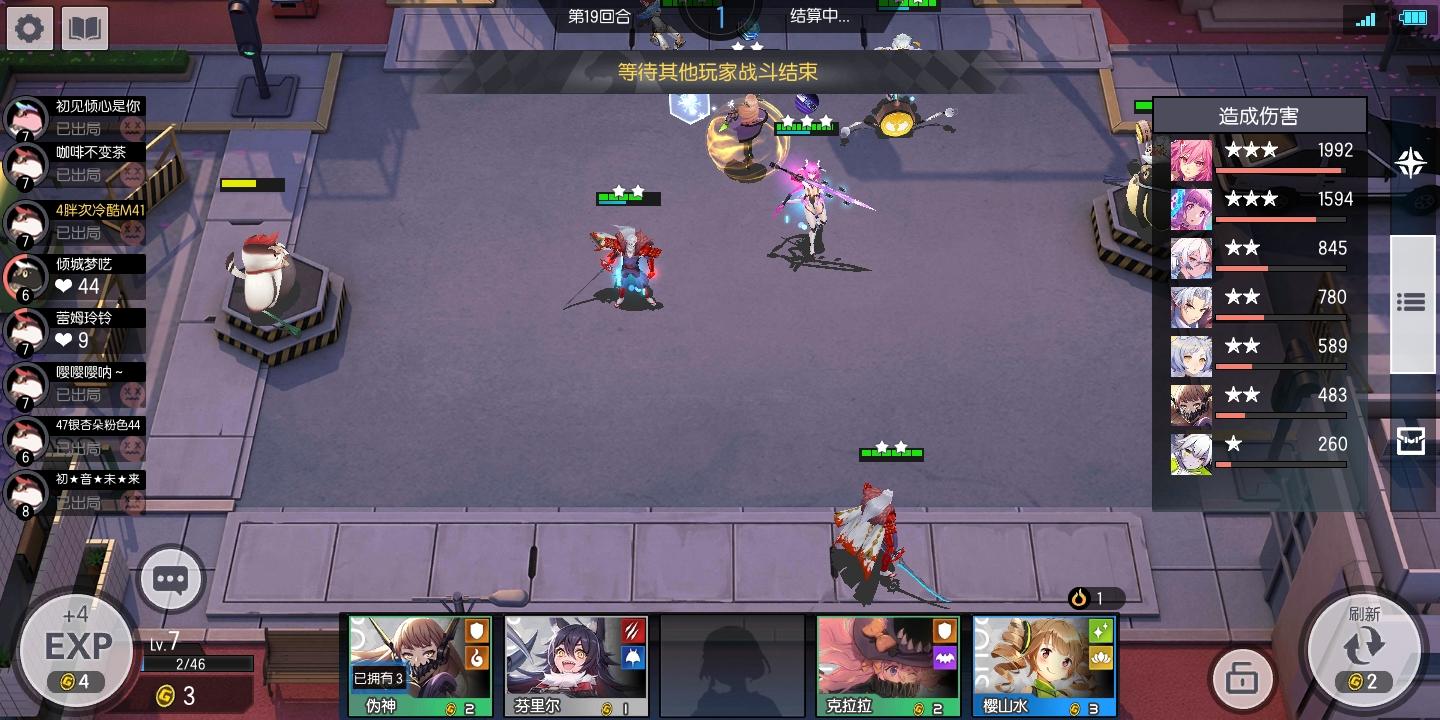Screen dimensions: 1440x720
Task: Open the chat bubble near EXP
Action: point(170,579)
